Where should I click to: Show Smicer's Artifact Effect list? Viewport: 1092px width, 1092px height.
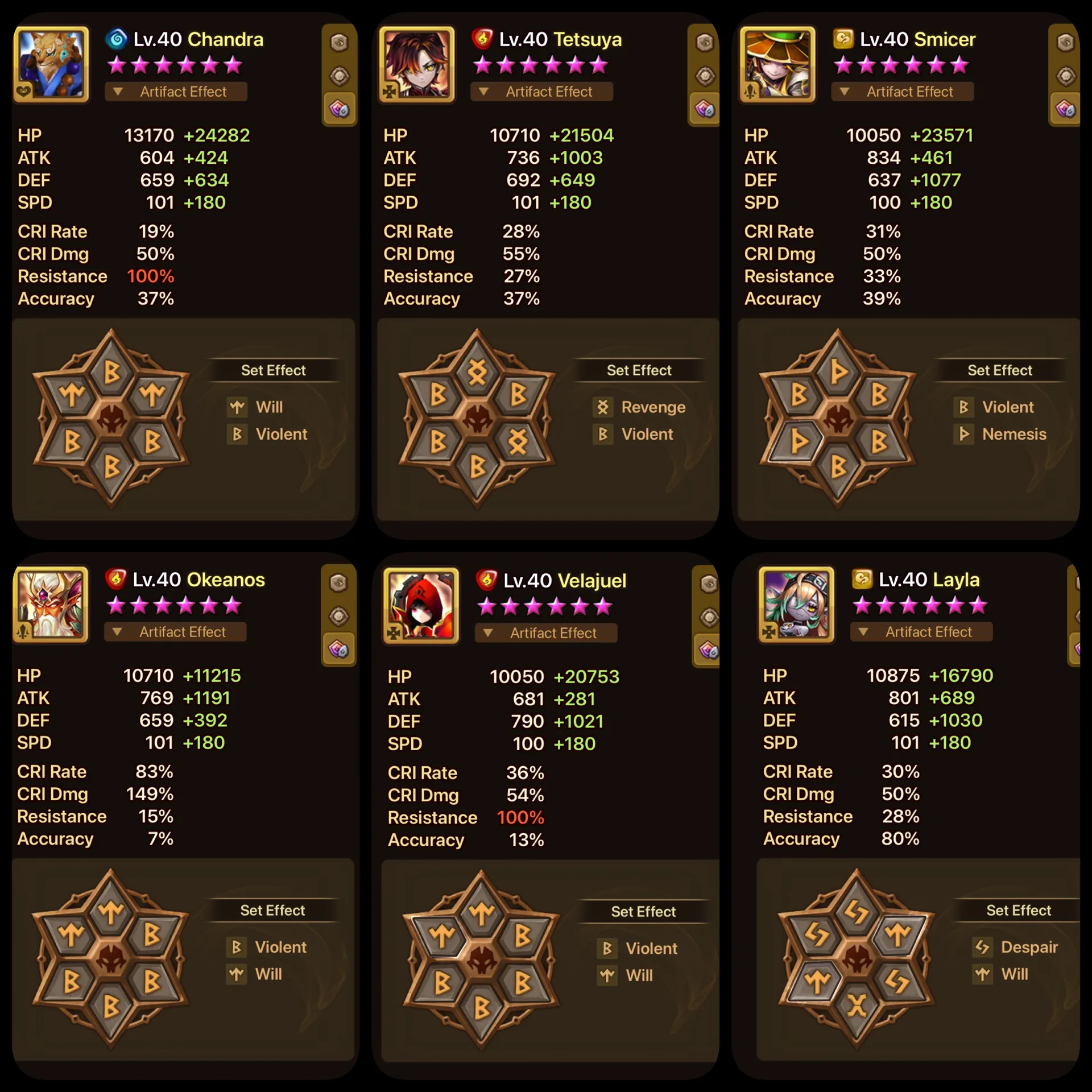click(x=902, y=92)
